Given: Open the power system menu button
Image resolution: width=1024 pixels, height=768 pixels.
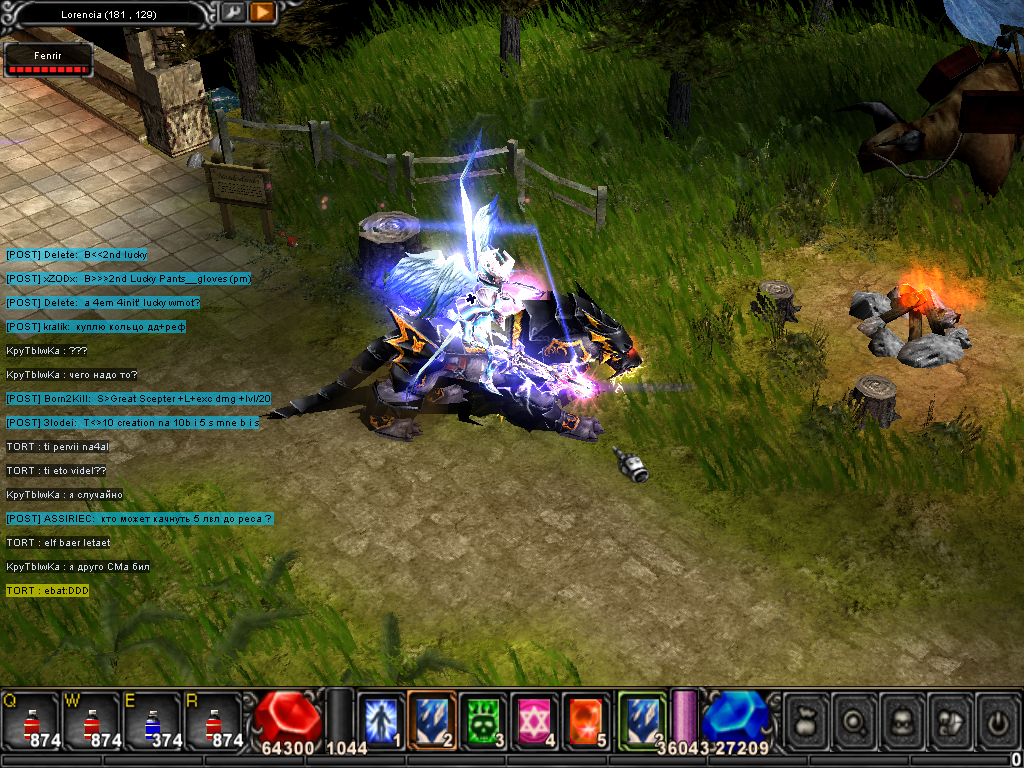Looking at the screenshot, I should coord(997,720).
